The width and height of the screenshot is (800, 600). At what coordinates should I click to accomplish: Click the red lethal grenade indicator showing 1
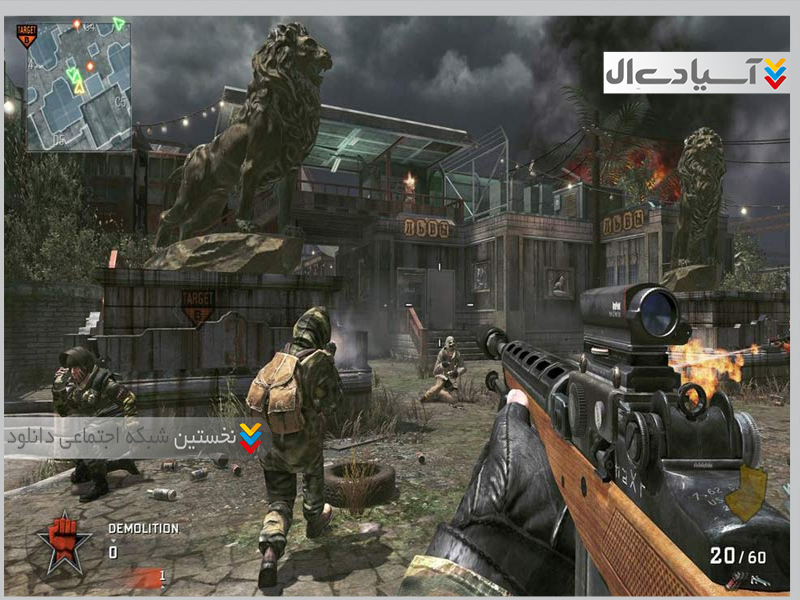(x=145, y=577)
